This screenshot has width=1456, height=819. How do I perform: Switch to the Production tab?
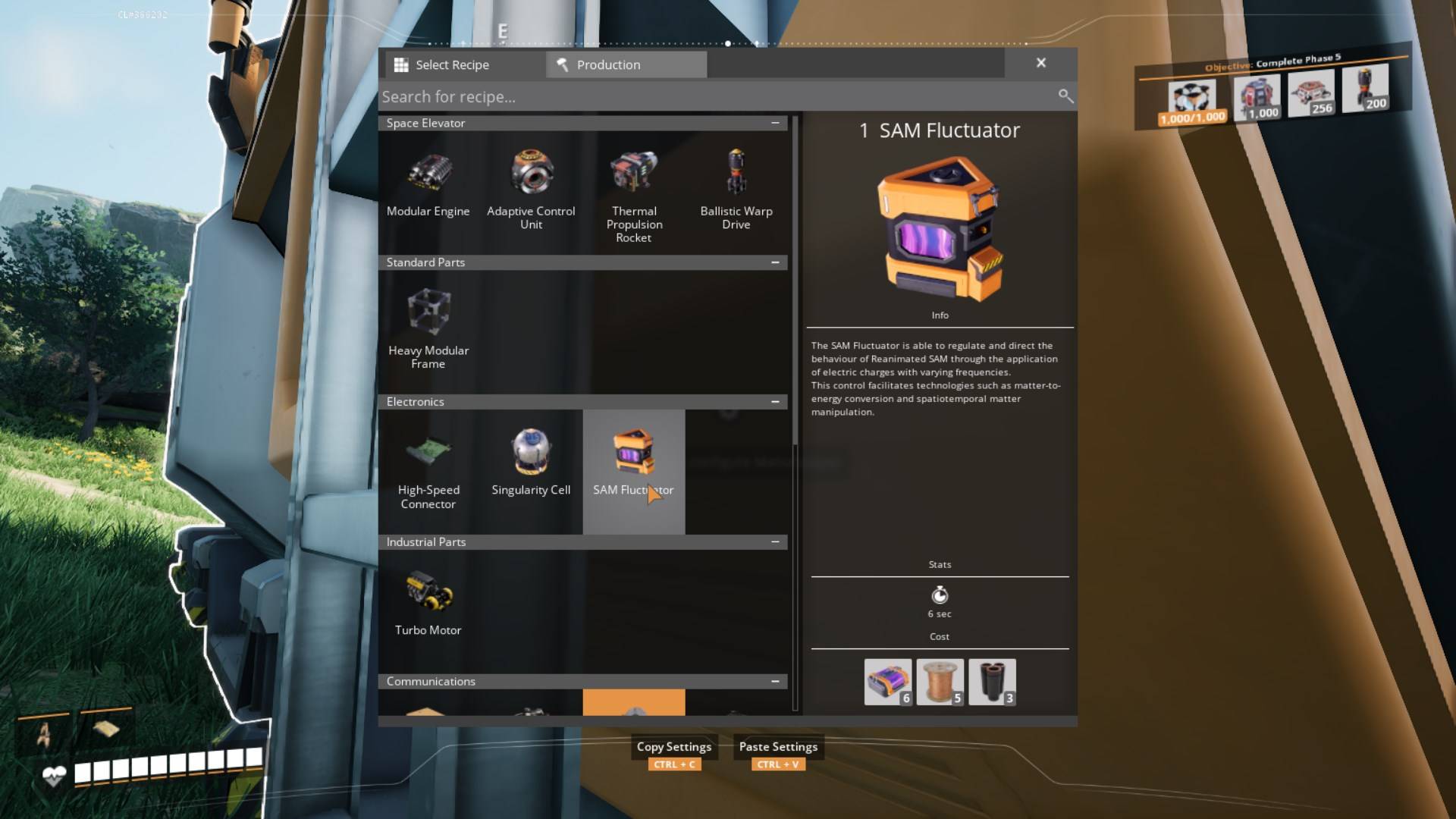tap(626, 64)
